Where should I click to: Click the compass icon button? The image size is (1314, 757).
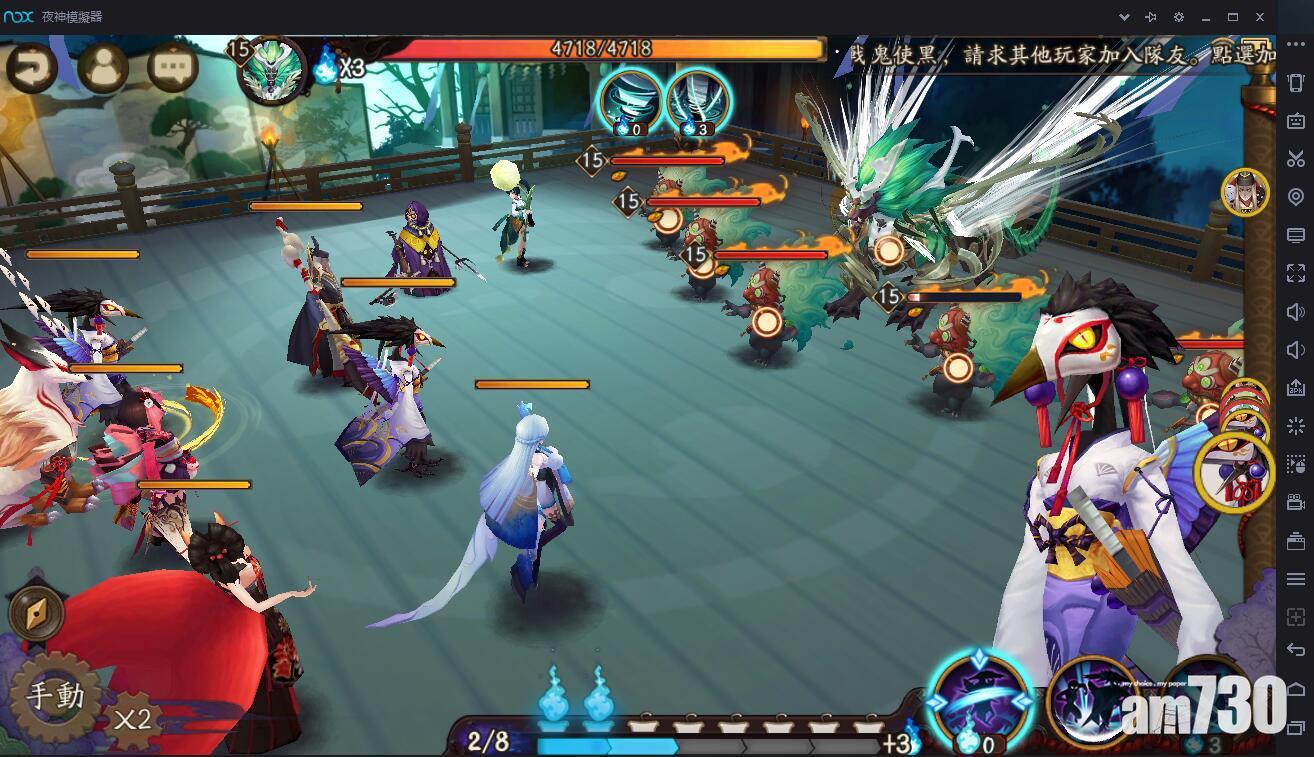(37, 613)
